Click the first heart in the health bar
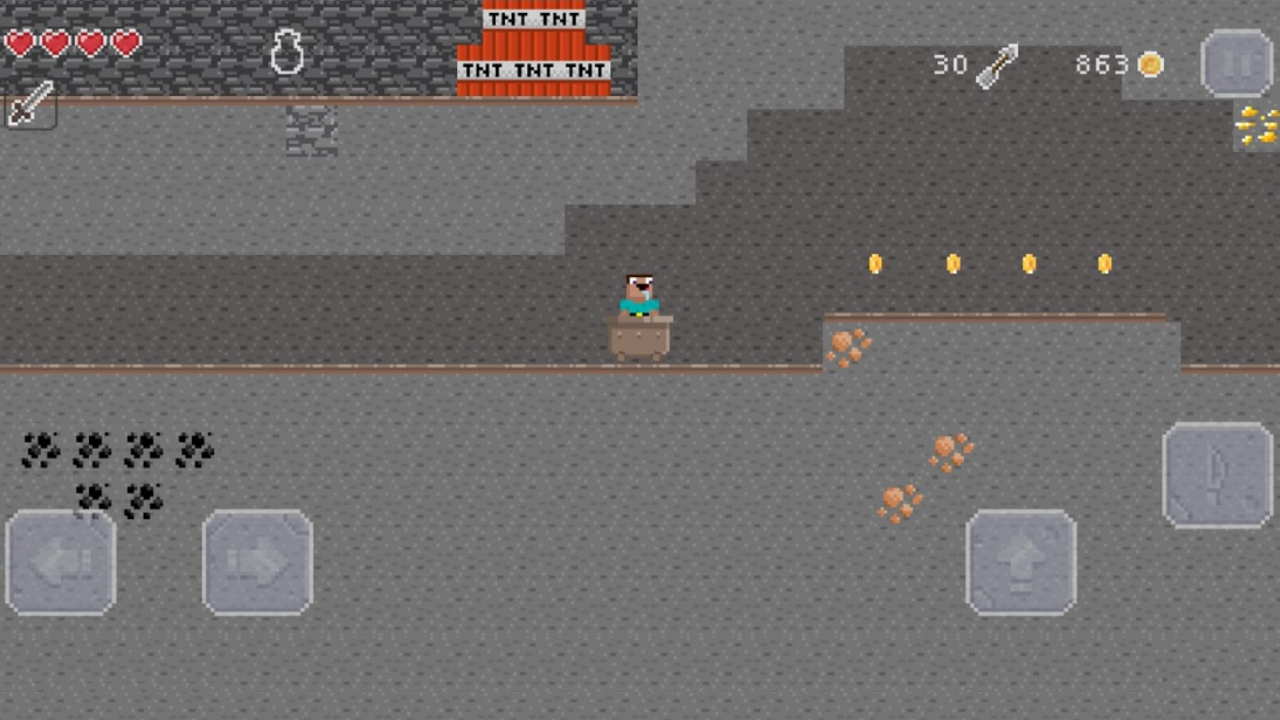The image size is (1280, 720). [18, 43]
